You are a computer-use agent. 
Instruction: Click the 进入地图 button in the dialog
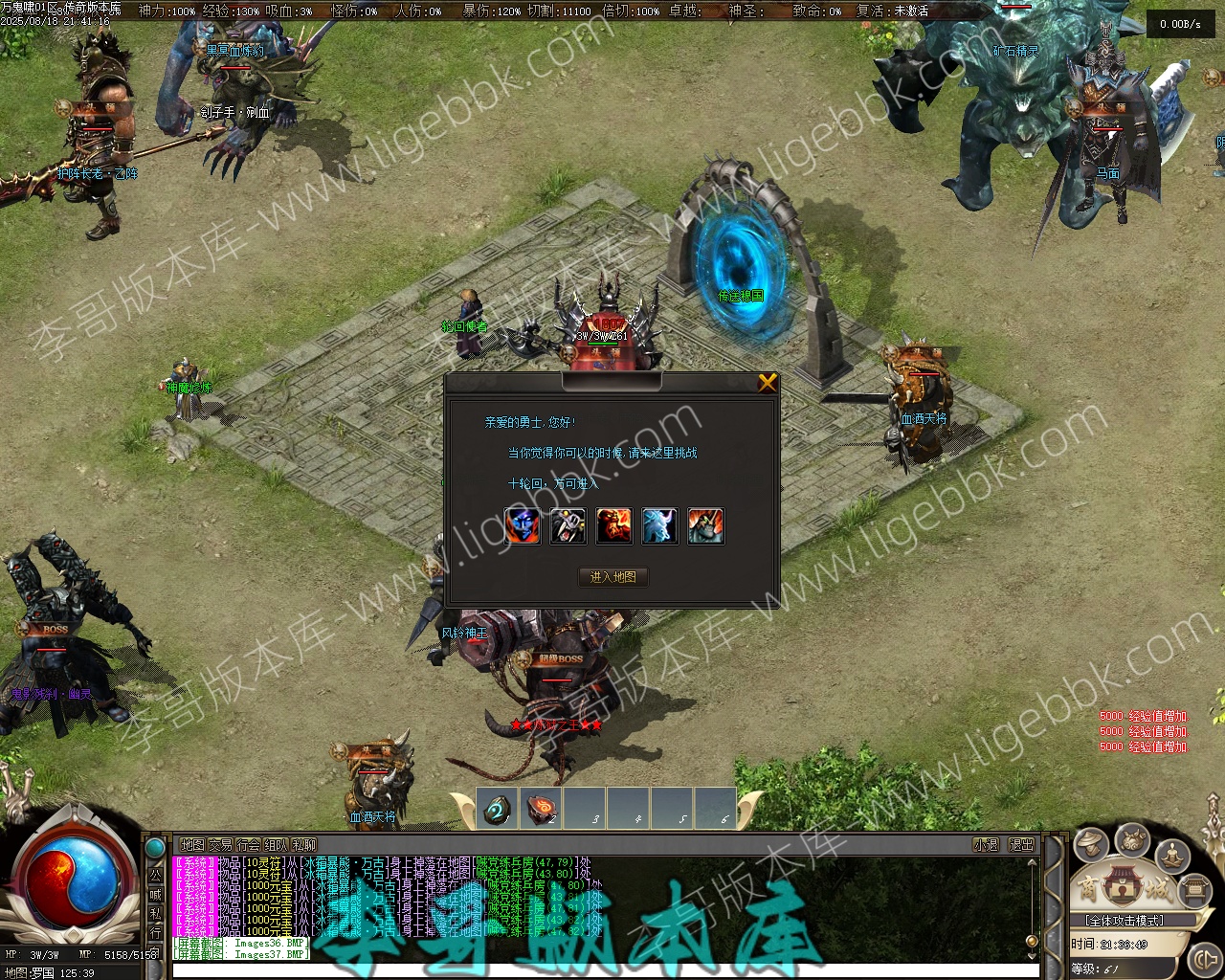click(x=613, y=577)
